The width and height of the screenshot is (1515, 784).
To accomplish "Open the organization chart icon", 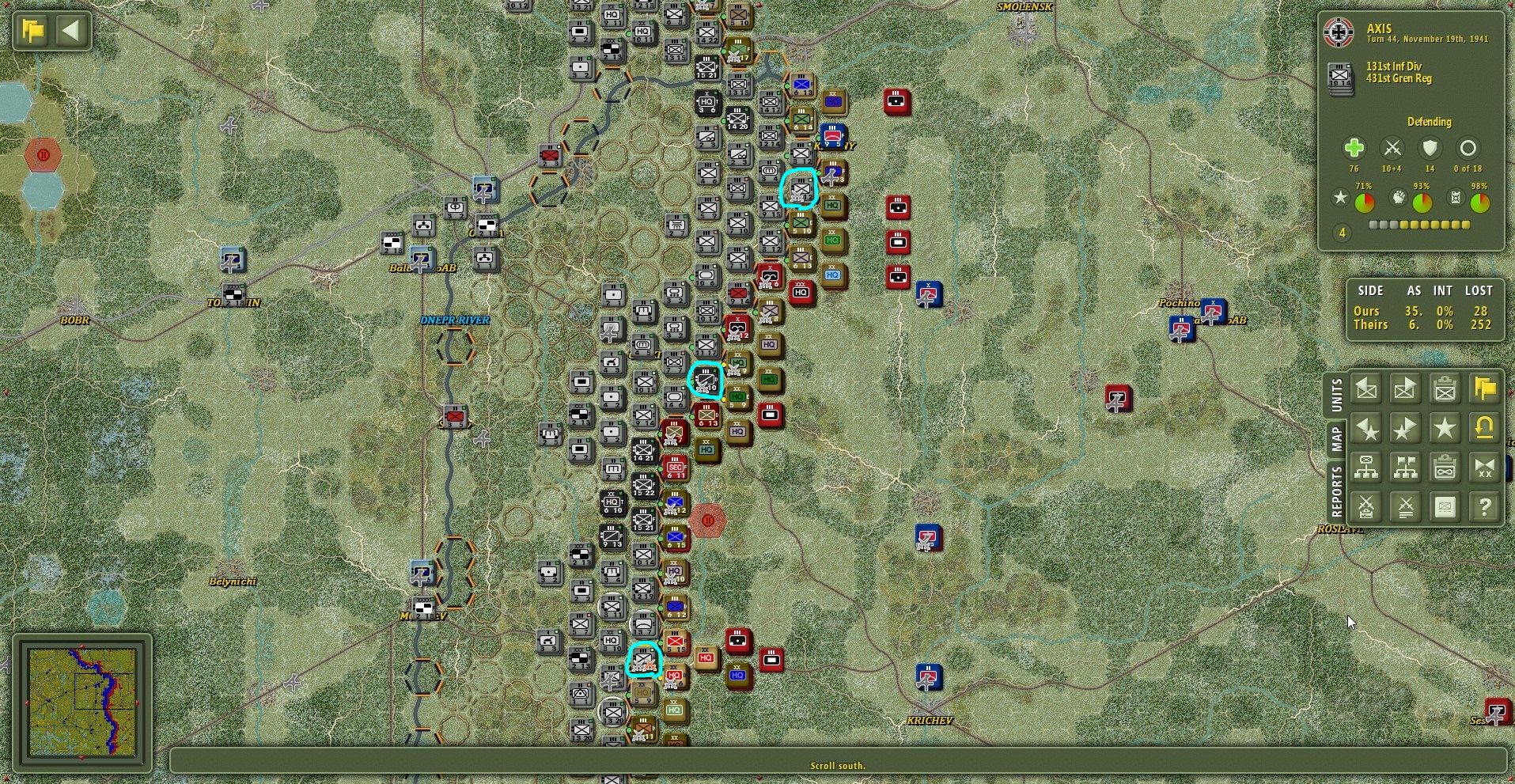I will pyautogui.click(x=1366, y=468).
